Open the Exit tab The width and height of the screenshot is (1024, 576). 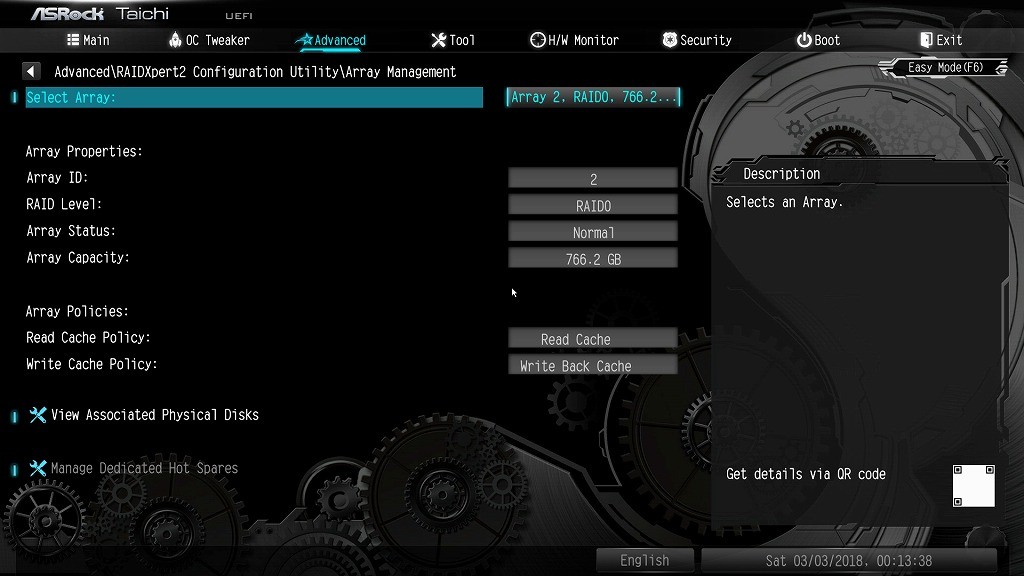coord(940,40)
